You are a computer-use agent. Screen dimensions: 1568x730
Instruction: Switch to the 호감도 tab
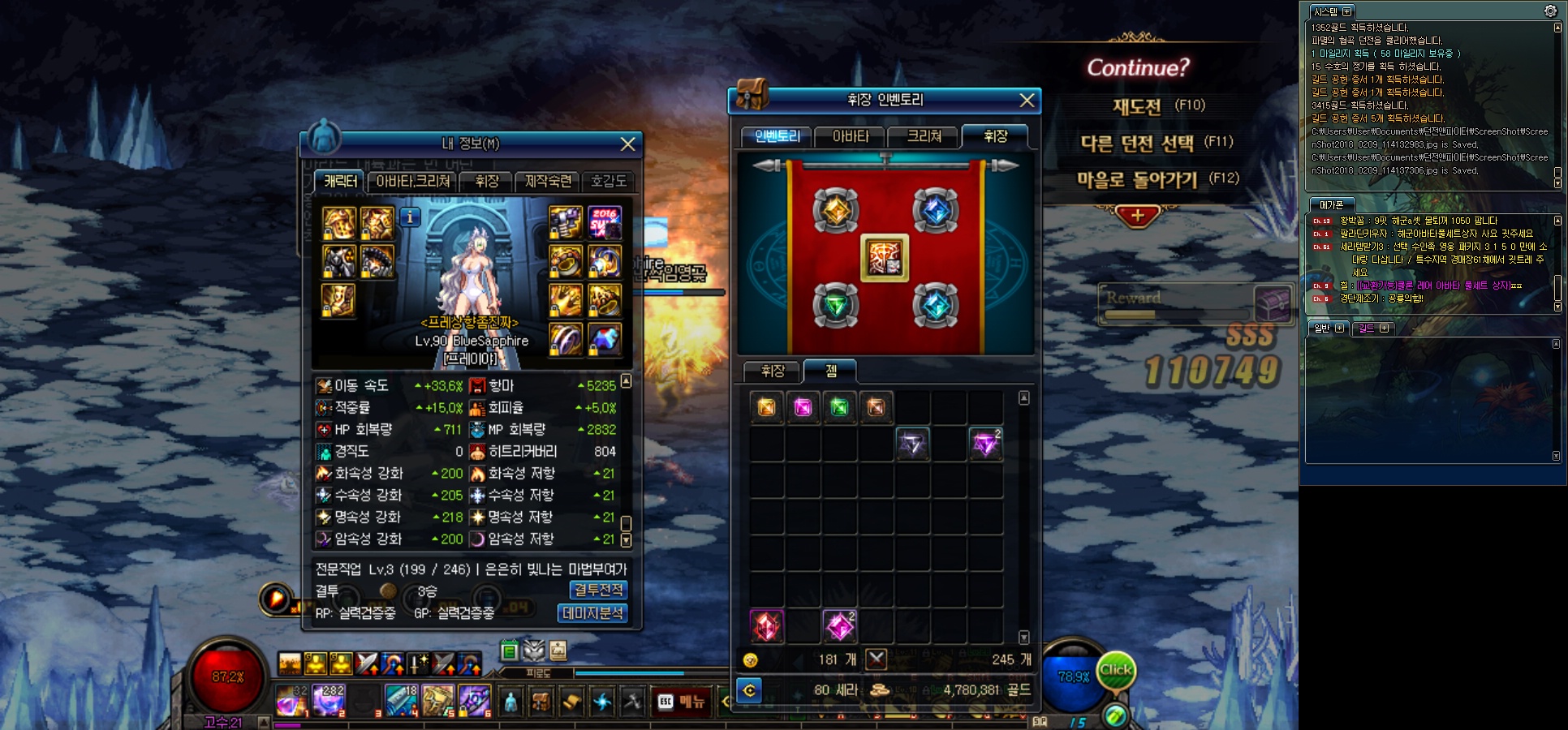(x=609, y=182)
